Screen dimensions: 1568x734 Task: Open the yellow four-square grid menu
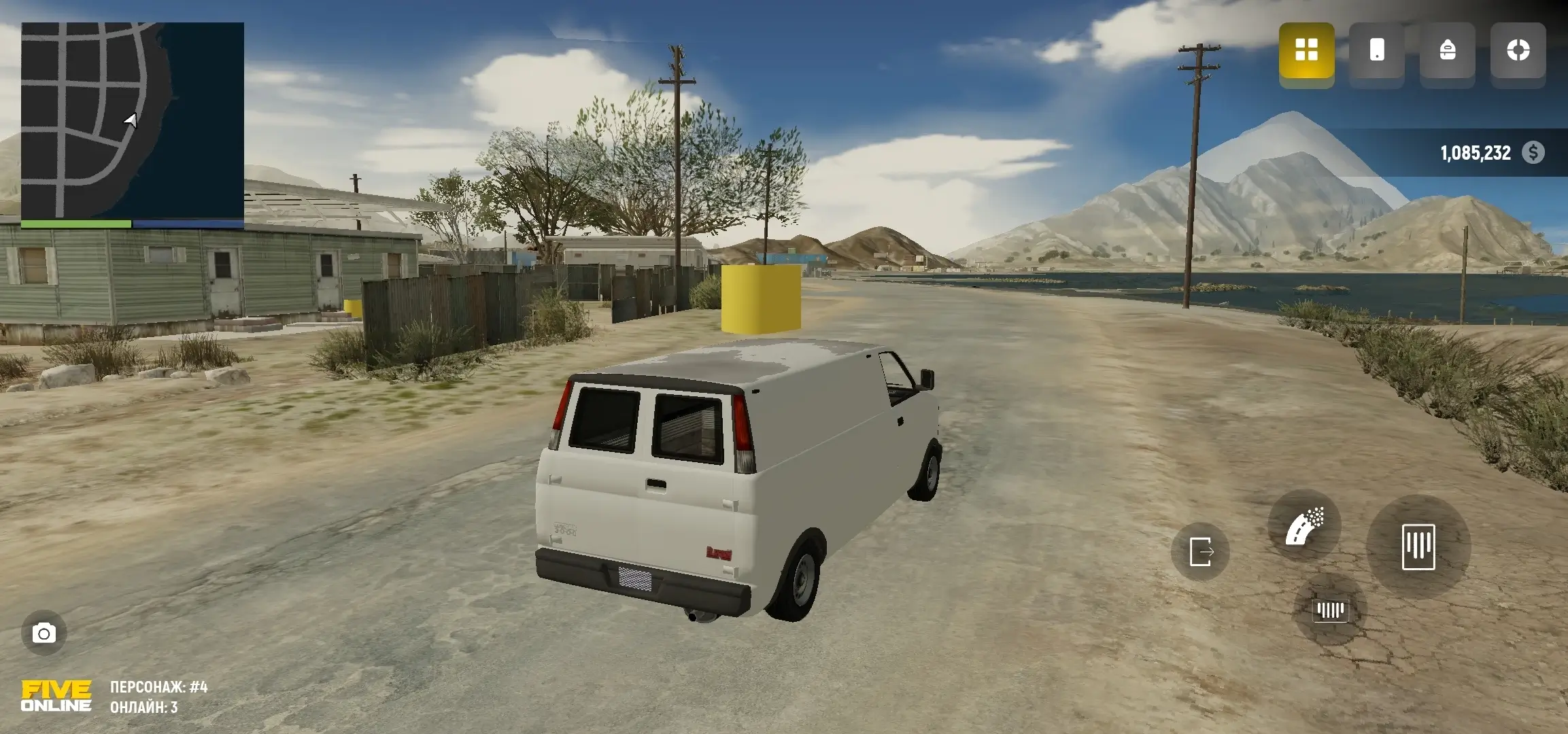(1306, 50)
